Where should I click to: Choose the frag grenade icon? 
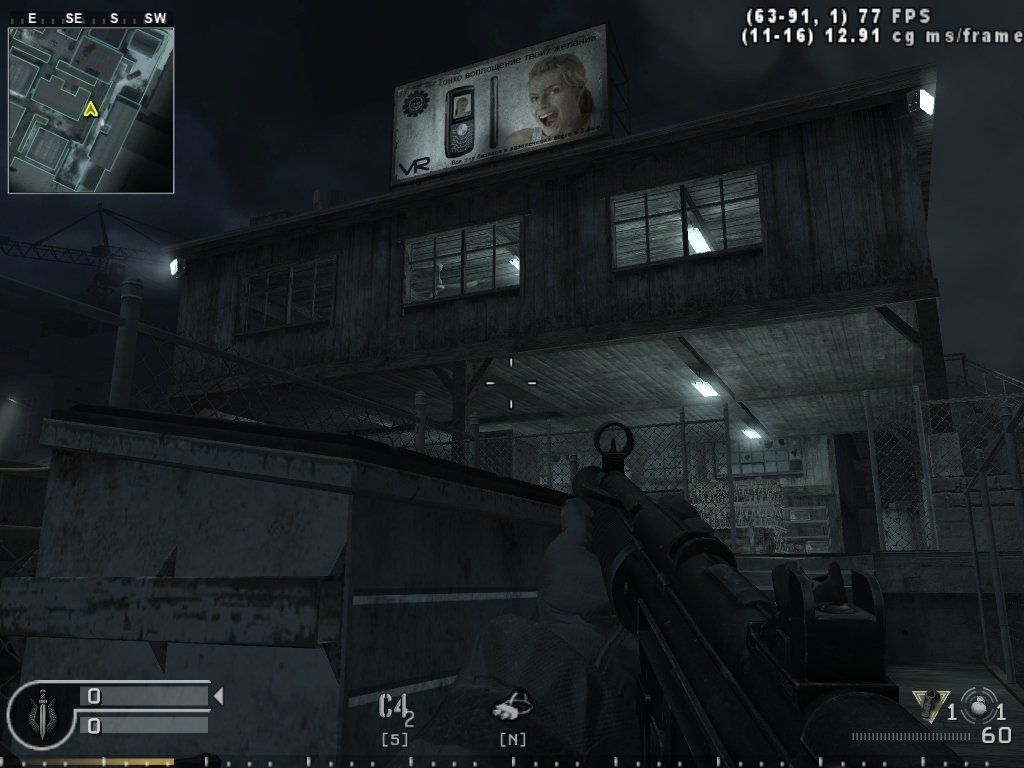[977, 705]
